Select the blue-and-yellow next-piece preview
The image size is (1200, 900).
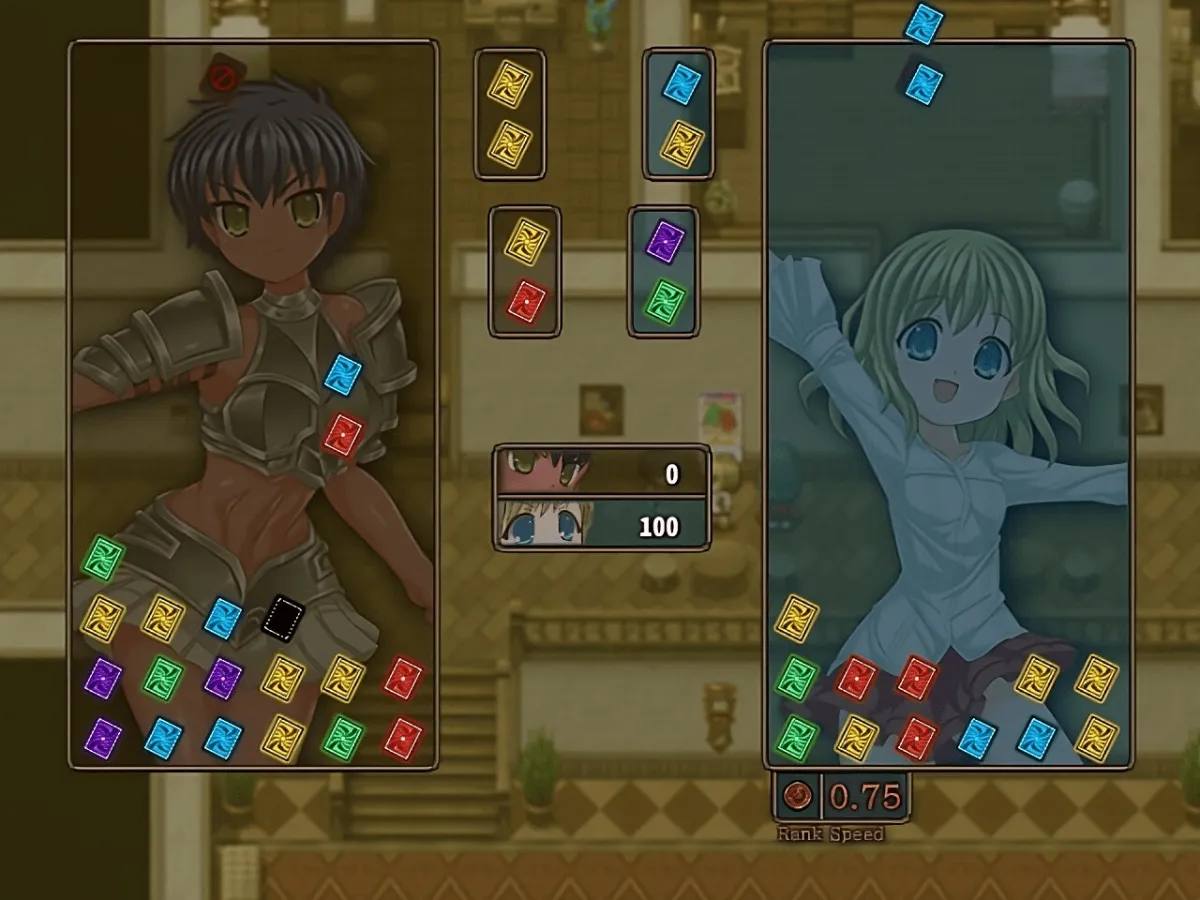coord(680,113)
